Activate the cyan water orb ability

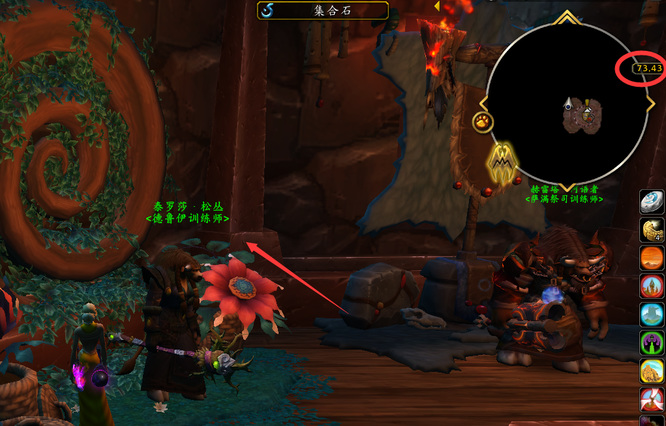tap(652, 315)
